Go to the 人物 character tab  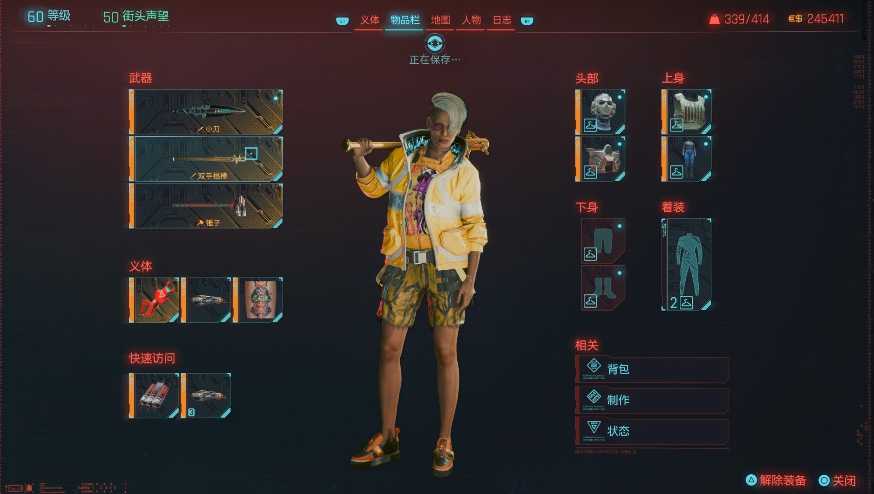click(471, 20)
